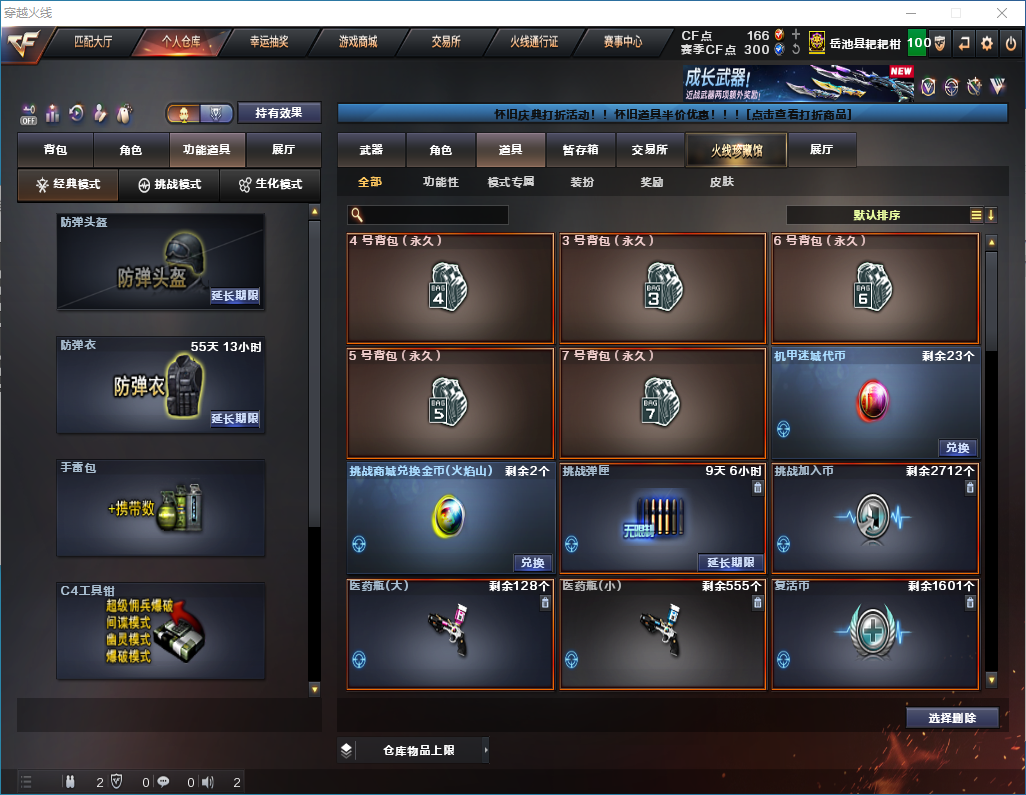Screen dimensions: 1026x795
Task: Open the 游戏商城 shop
Action: pyautogui.click(x=358, y=42)
